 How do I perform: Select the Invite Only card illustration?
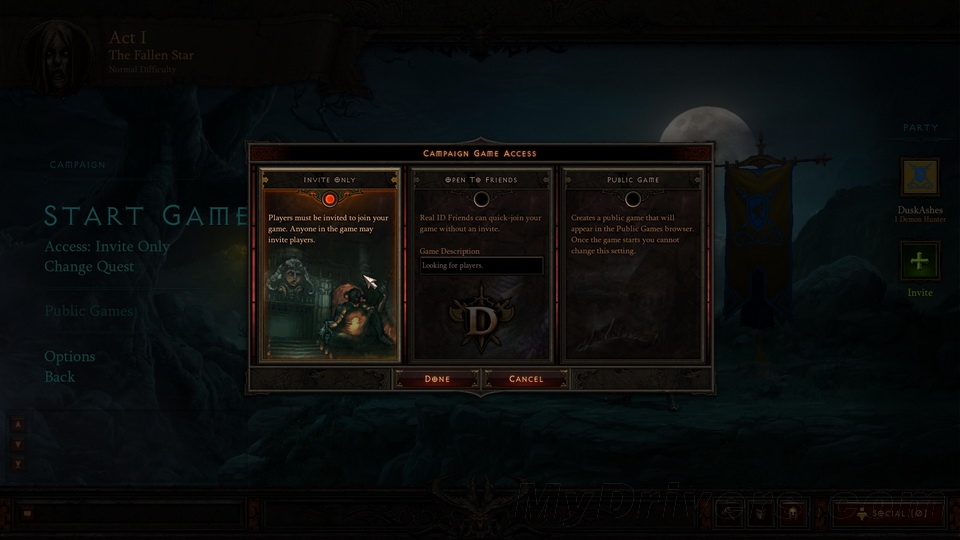click(x=330, y=300)
